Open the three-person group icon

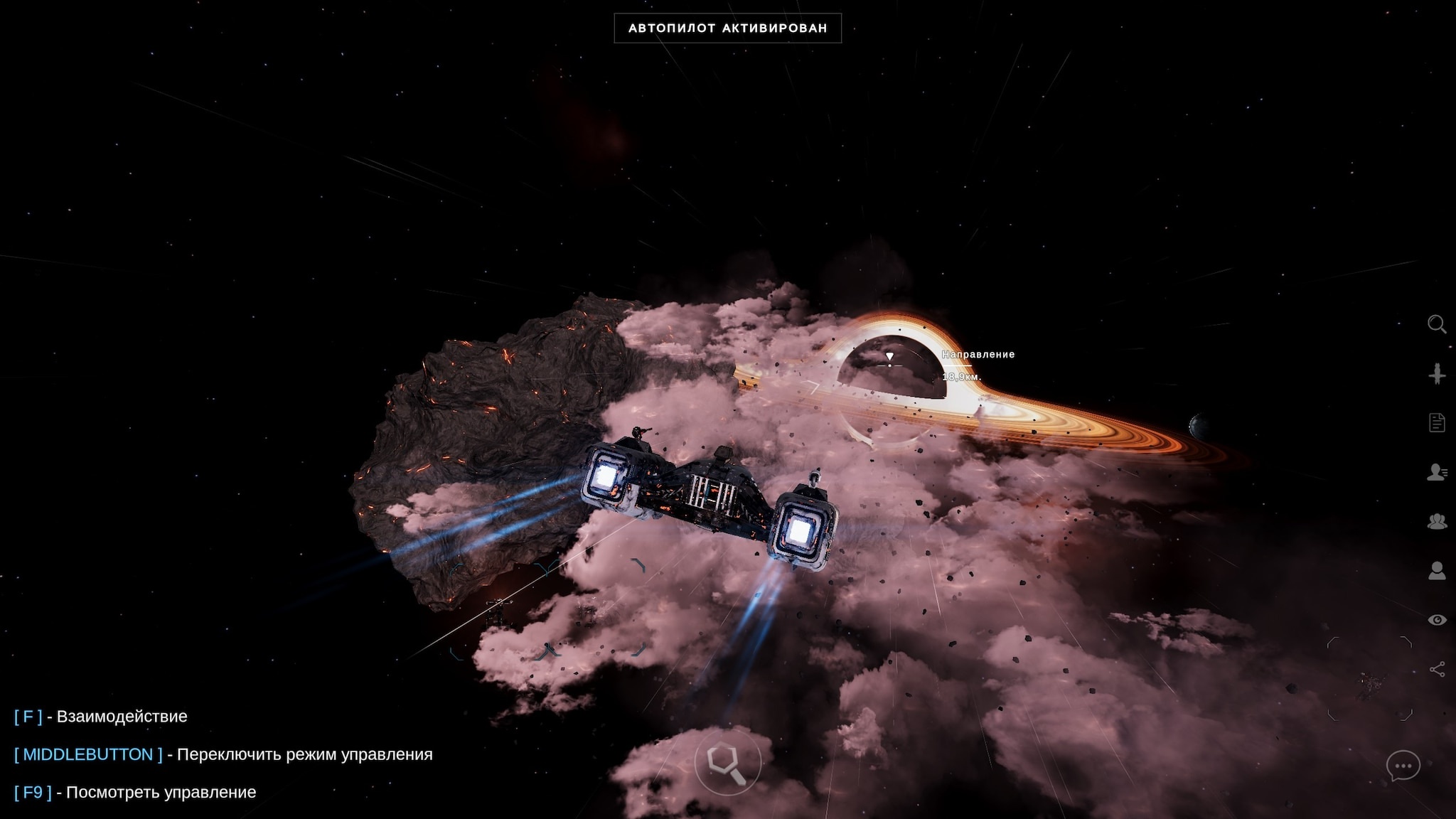[x=1437, y=521]
